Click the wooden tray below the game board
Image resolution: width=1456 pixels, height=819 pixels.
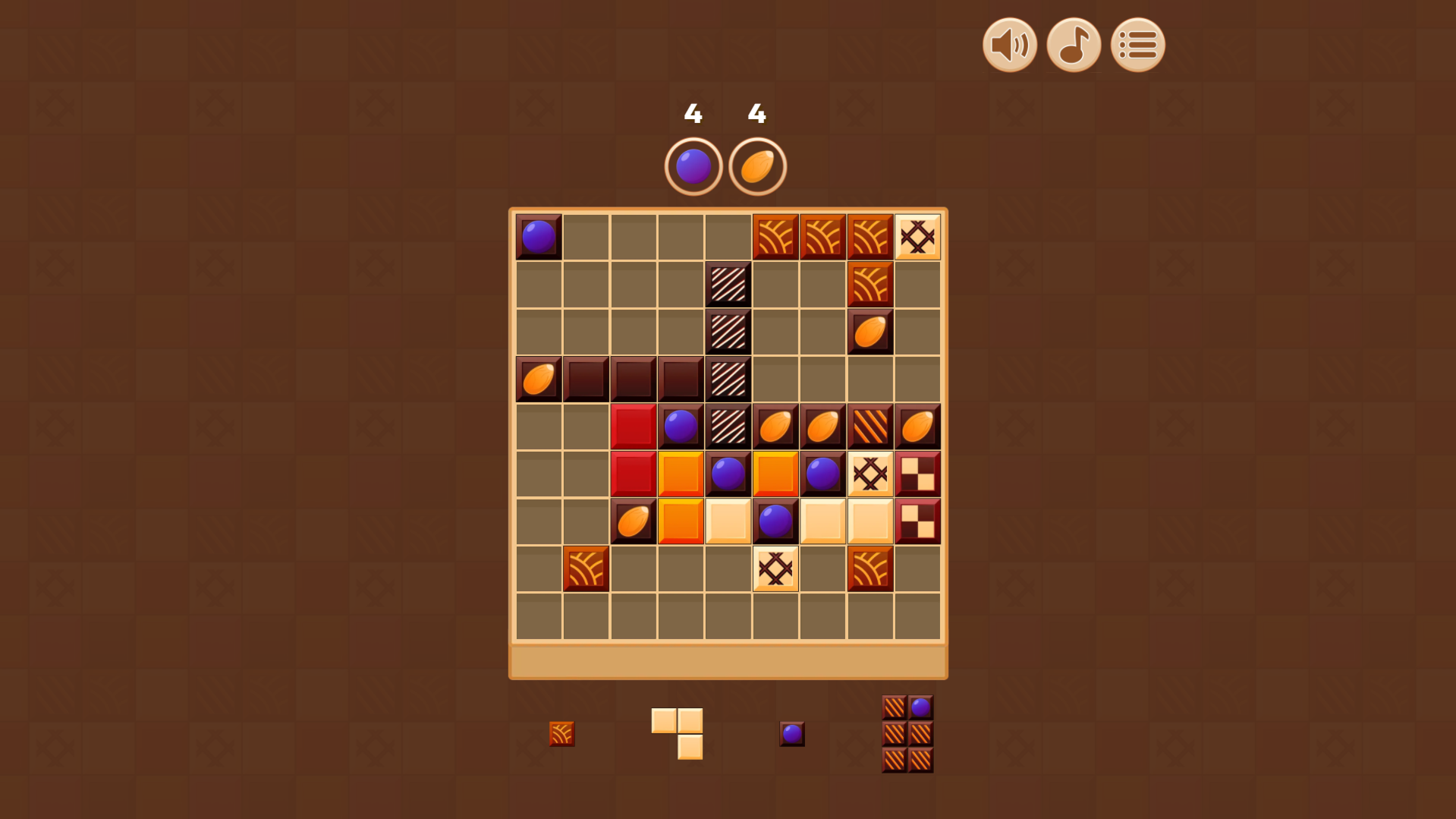click(728, 660)
